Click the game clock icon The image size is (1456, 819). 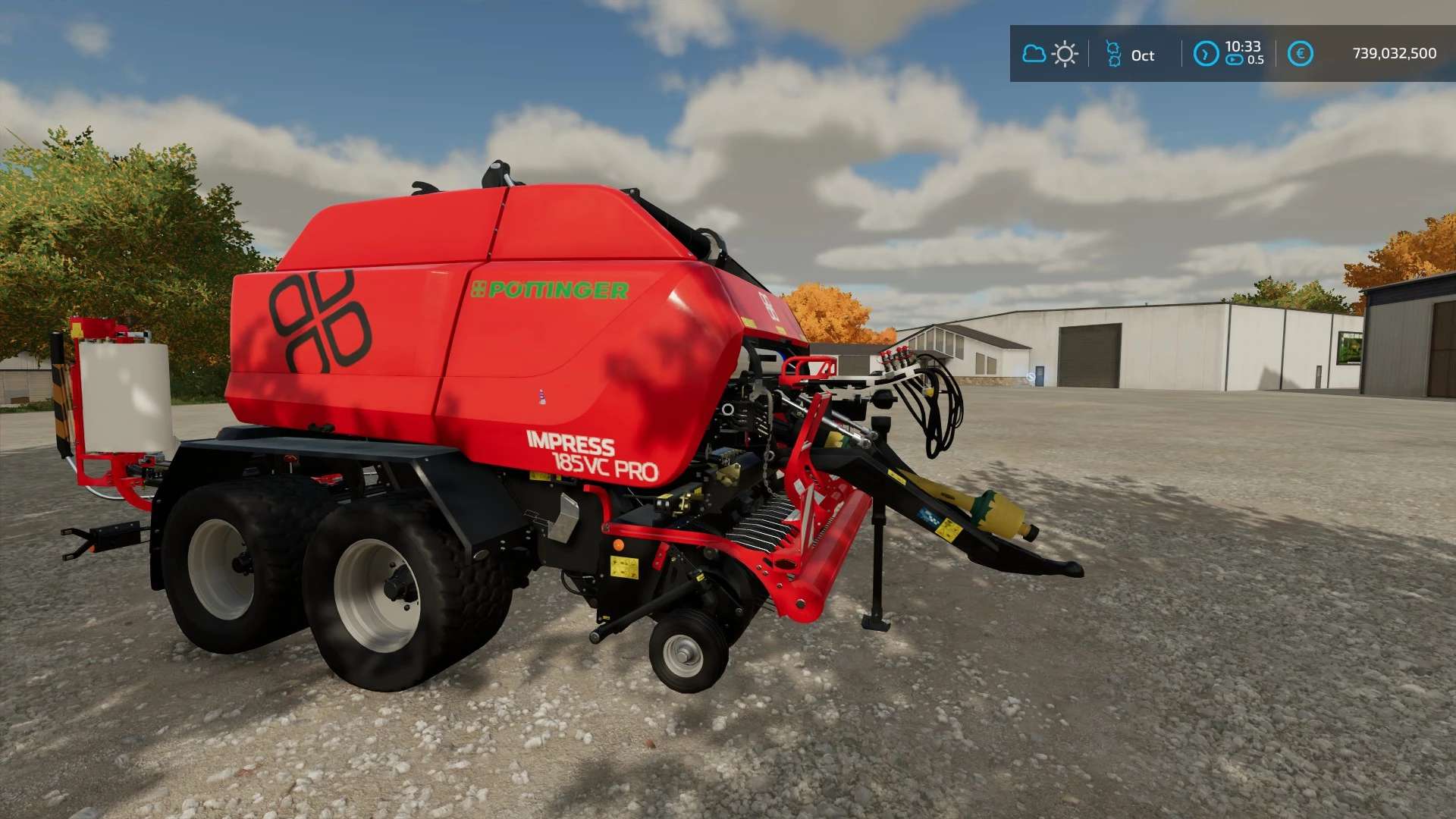(1206, 54)
